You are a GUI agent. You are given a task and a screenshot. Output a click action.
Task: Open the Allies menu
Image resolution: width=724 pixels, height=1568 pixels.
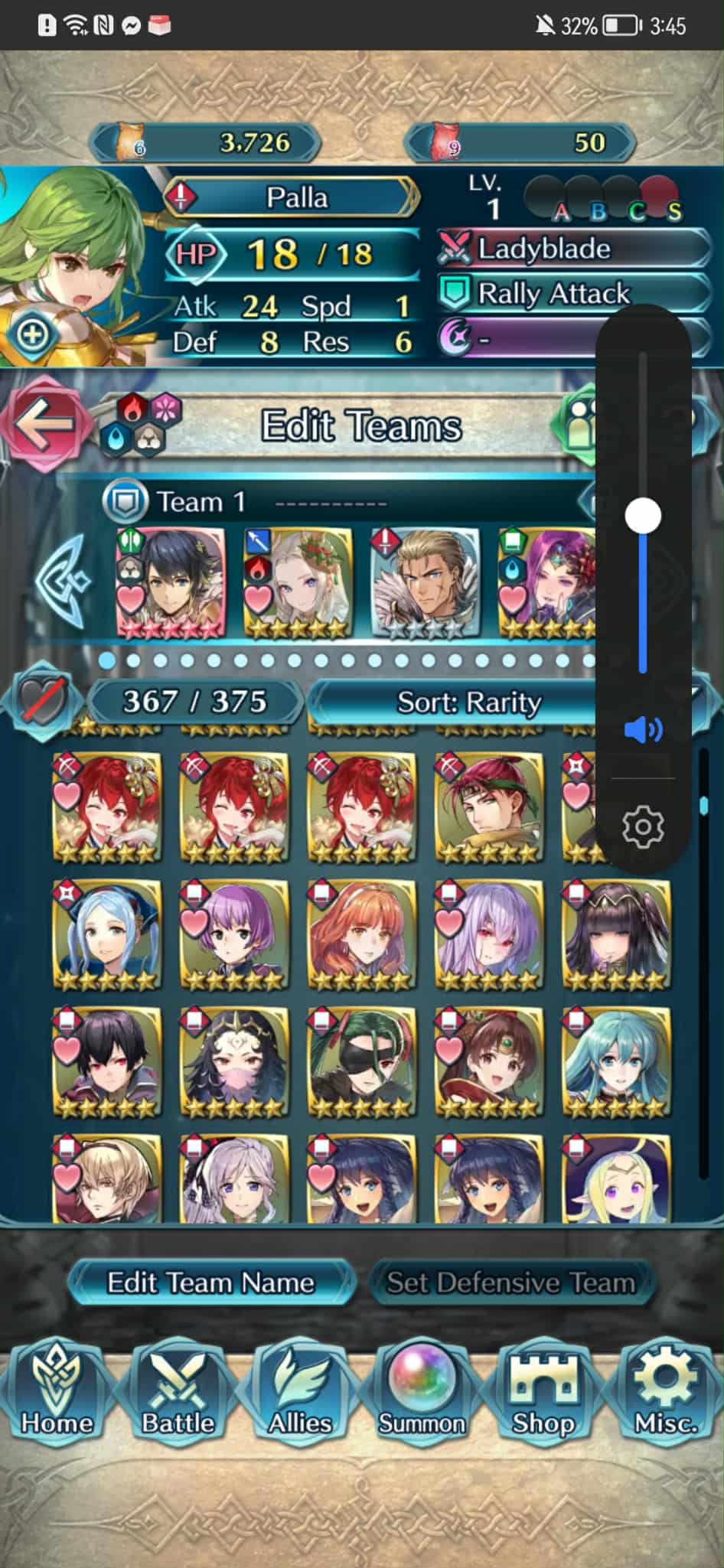click(299, 1394)
